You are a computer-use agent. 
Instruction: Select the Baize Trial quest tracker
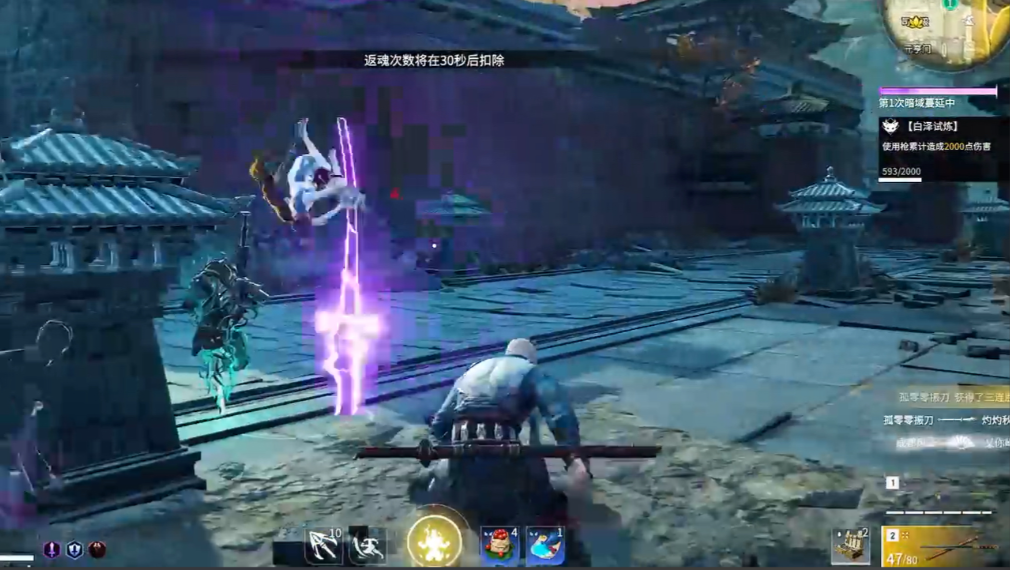point(940,147)
